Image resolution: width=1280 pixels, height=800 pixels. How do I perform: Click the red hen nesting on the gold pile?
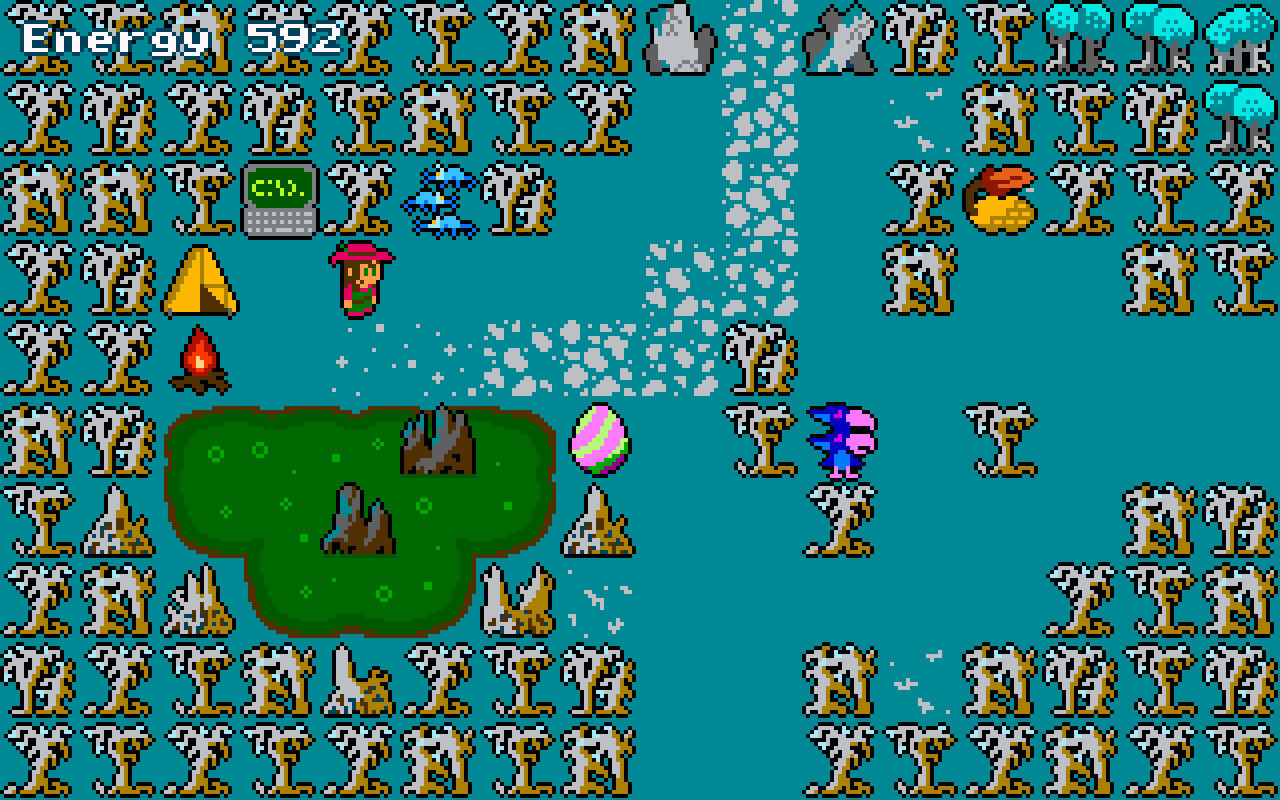pyautogui.click(x=1000, y=197)
